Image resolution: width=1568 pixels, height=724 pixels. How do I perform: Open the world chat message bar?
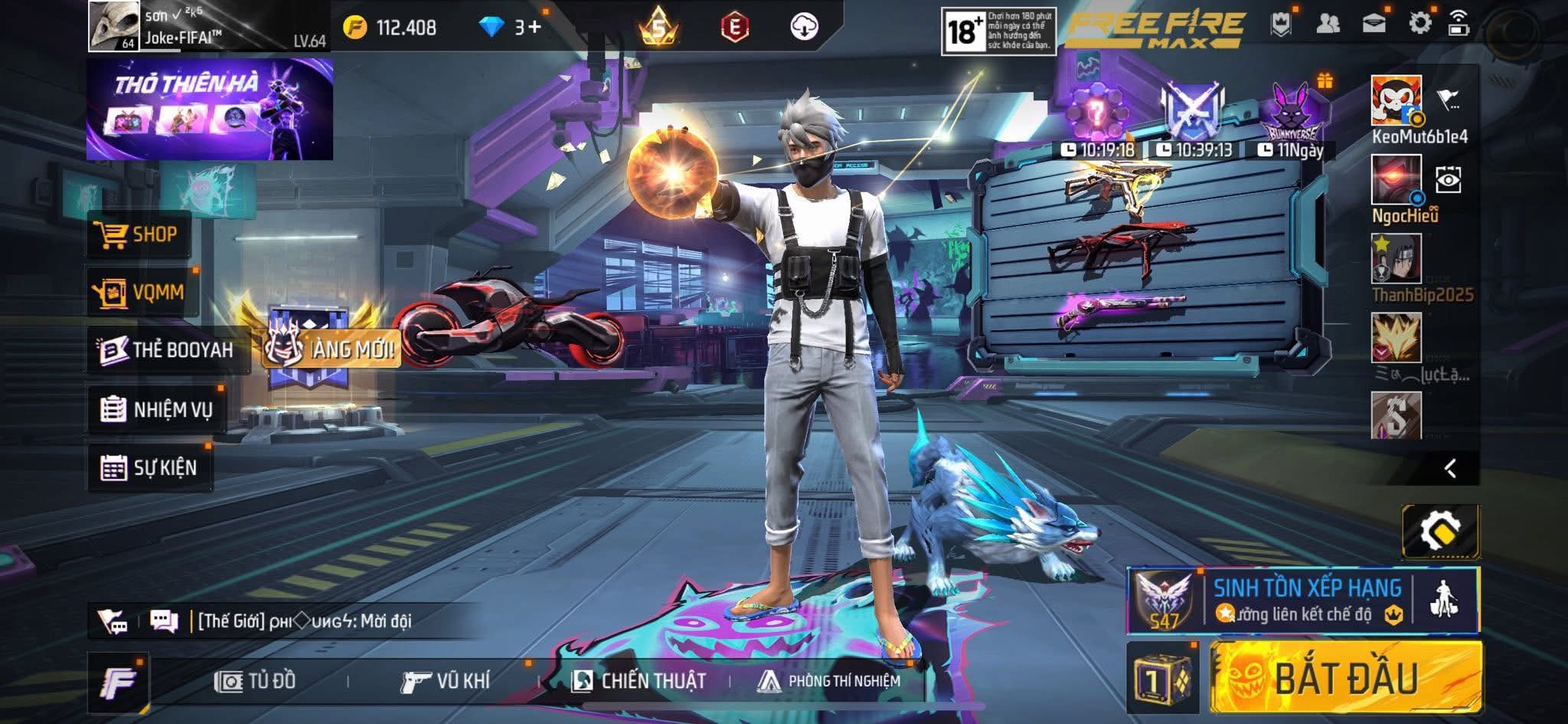pyautogui.click(x=306, y=621)
